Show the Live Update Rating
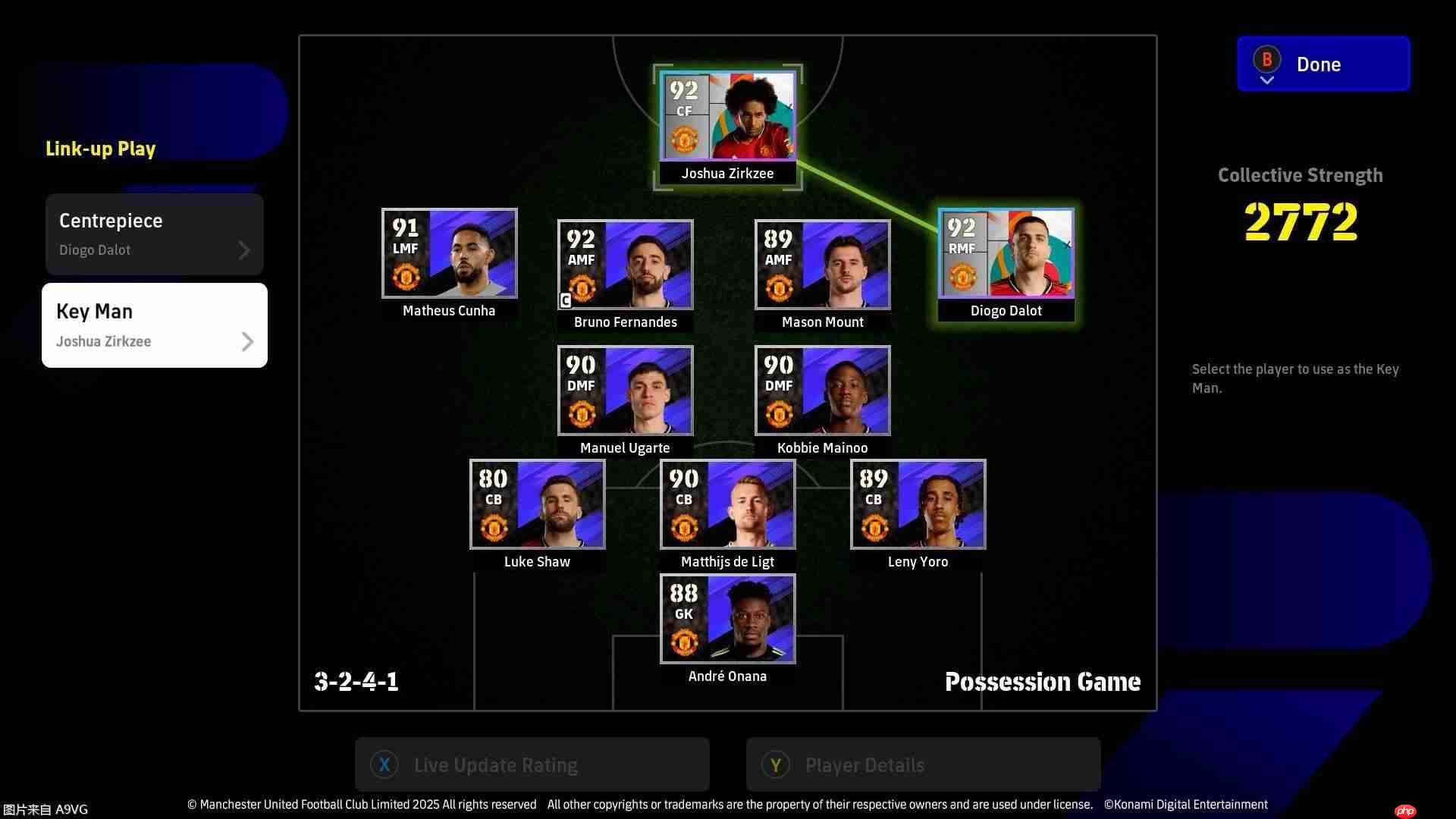1456x819 pixels. pos(532,765)
